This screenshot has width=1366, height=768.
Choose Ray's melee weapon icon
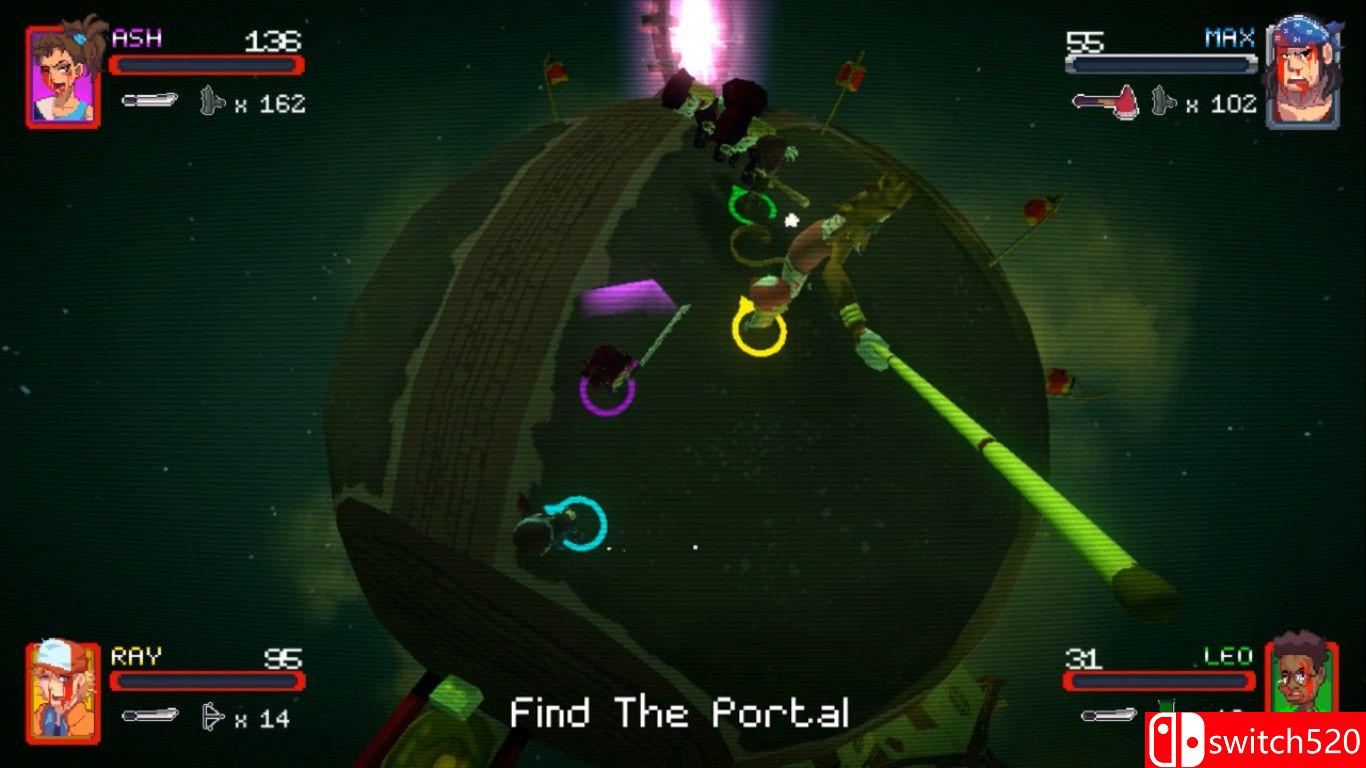pos(150,715)
